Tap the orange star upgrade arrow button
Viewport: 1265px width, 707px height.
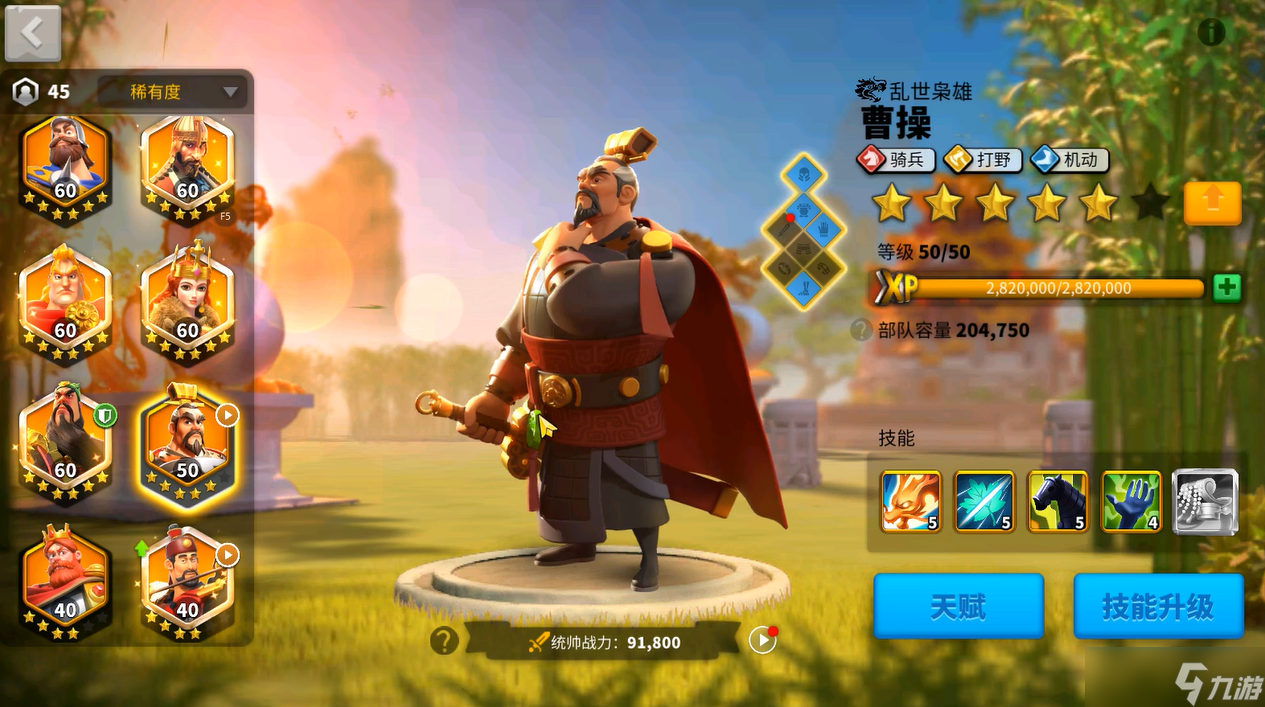tap(1212, 203)
